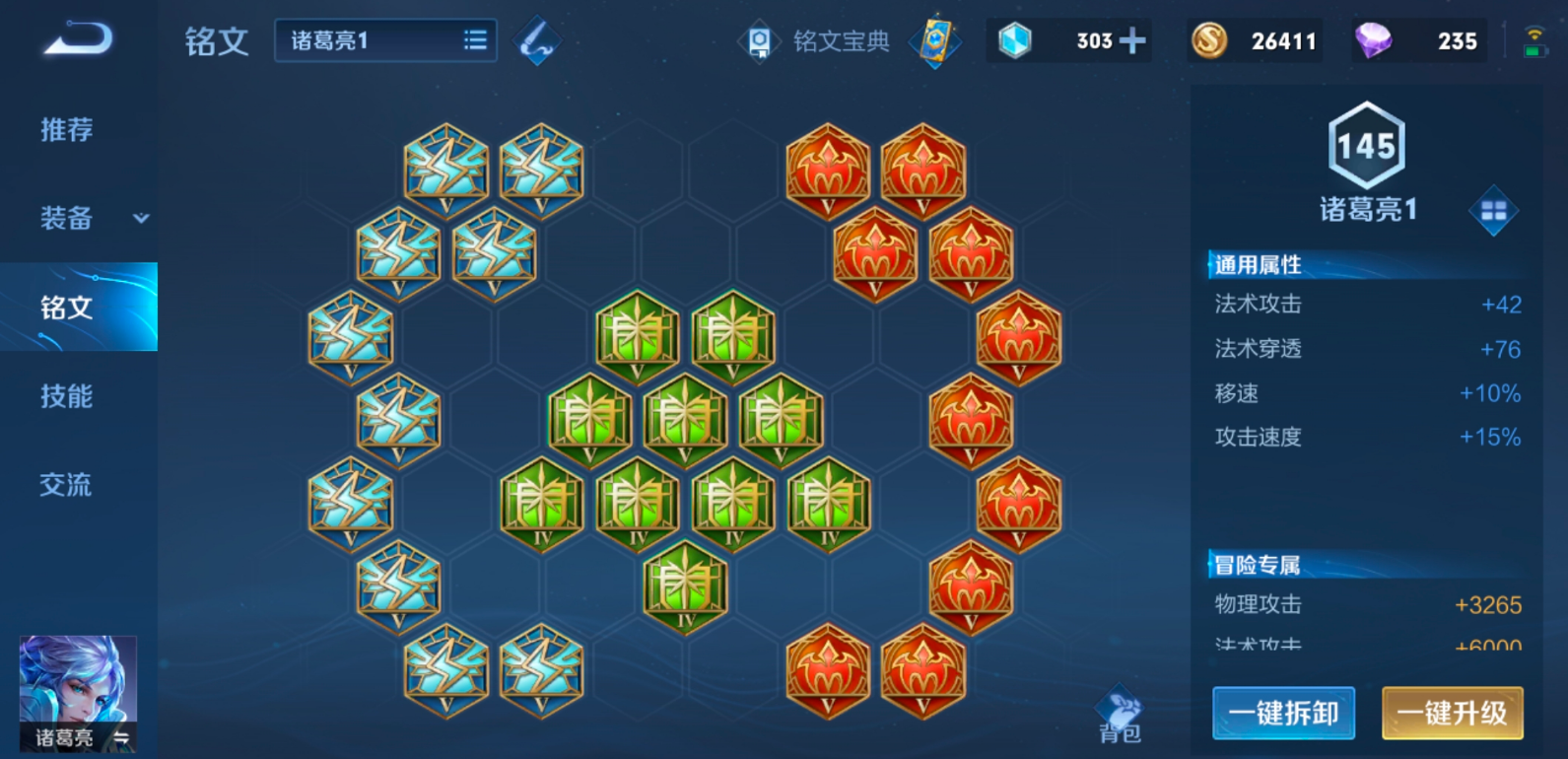Screen dimensions: 1568x759
Task: Open the card icon beside 铭文宝典
Action: [x=934, y=41]
